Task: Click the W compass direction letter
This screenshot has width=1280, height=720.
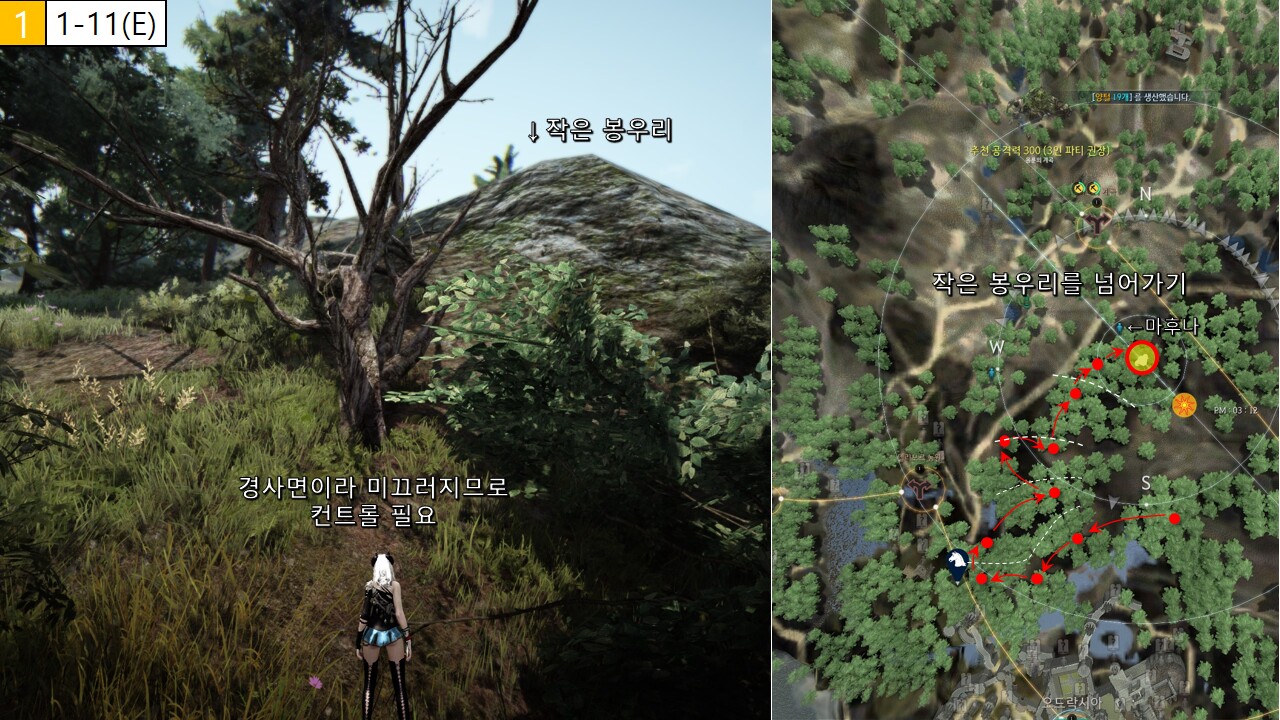Action: coord(996,347)
